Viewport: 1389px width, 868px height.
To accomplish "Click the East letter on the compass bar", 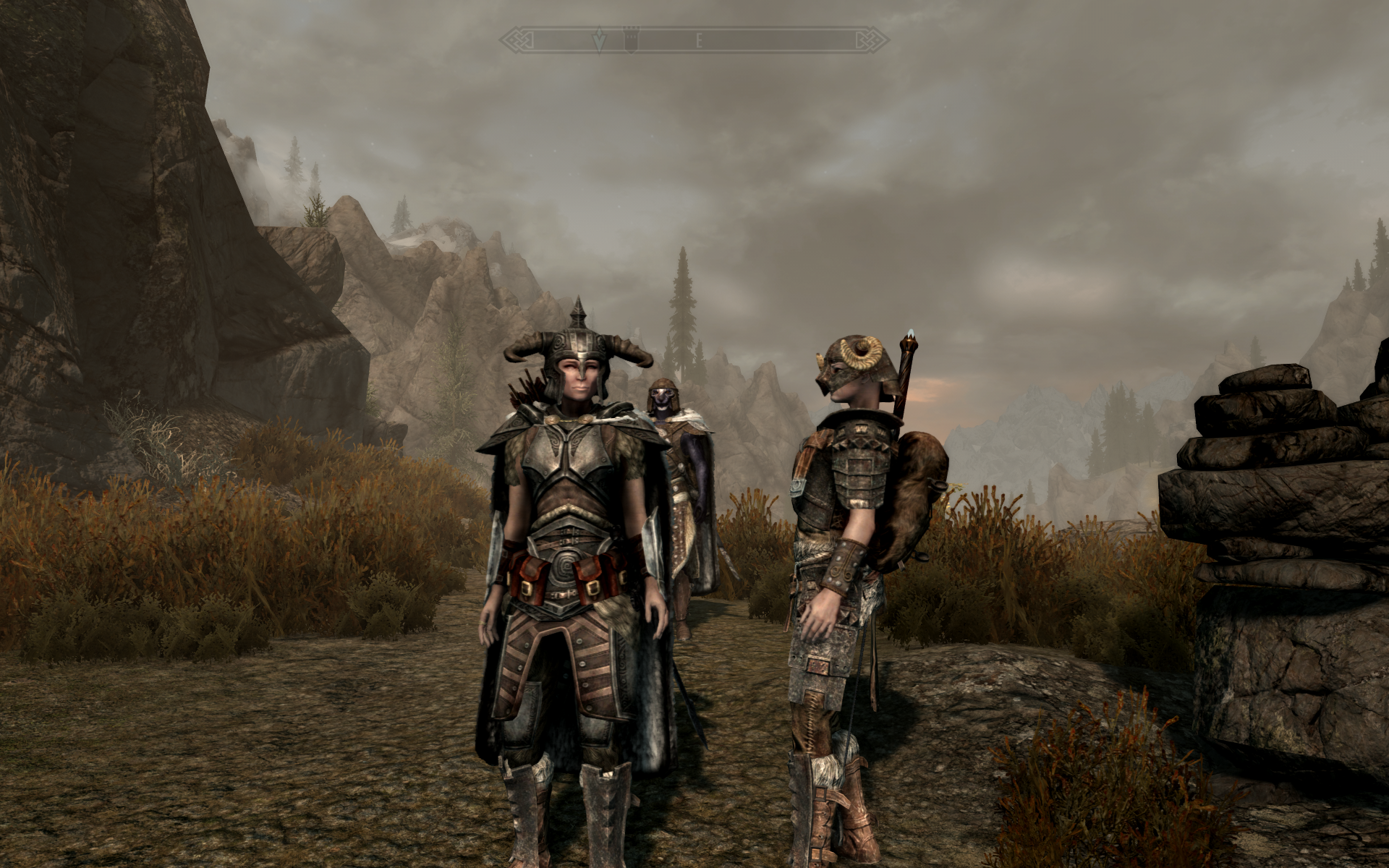I will pos(699,41).
